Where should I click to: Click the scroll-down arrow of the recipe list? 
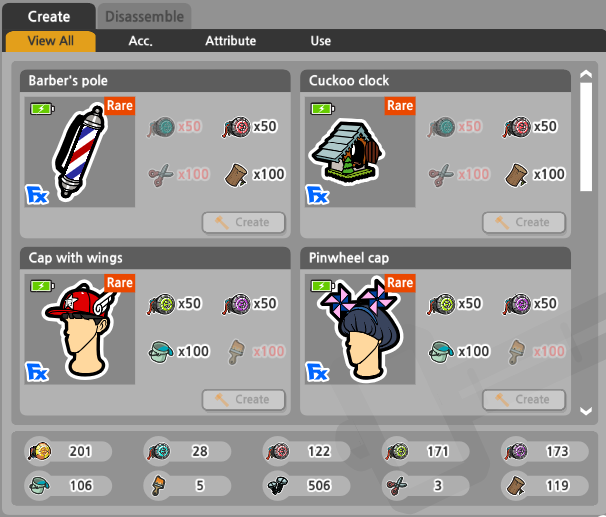[586, 409]
